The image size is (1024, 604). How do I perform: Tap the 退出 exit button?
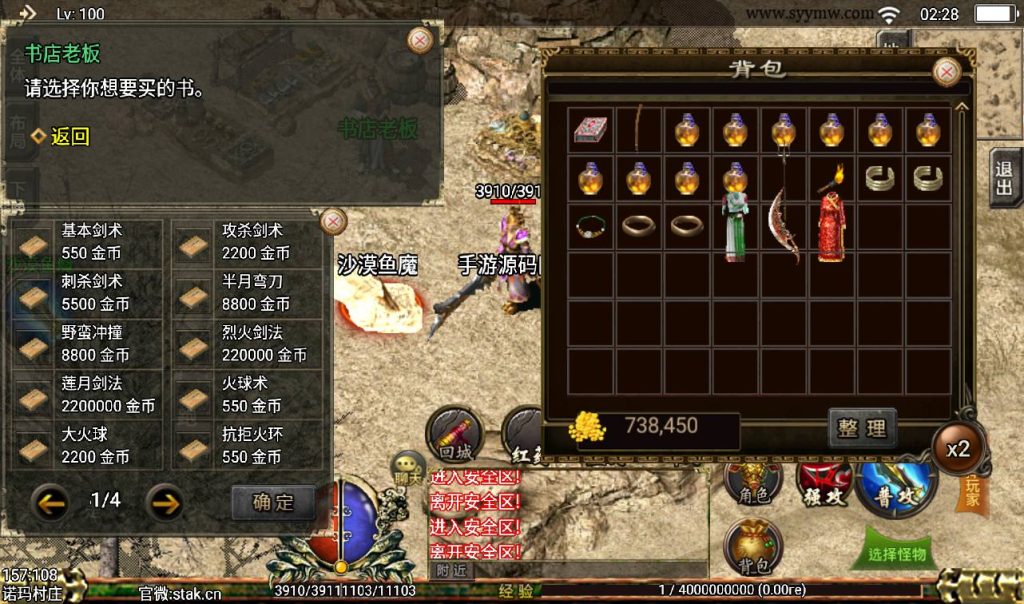tap(1004, 179)
